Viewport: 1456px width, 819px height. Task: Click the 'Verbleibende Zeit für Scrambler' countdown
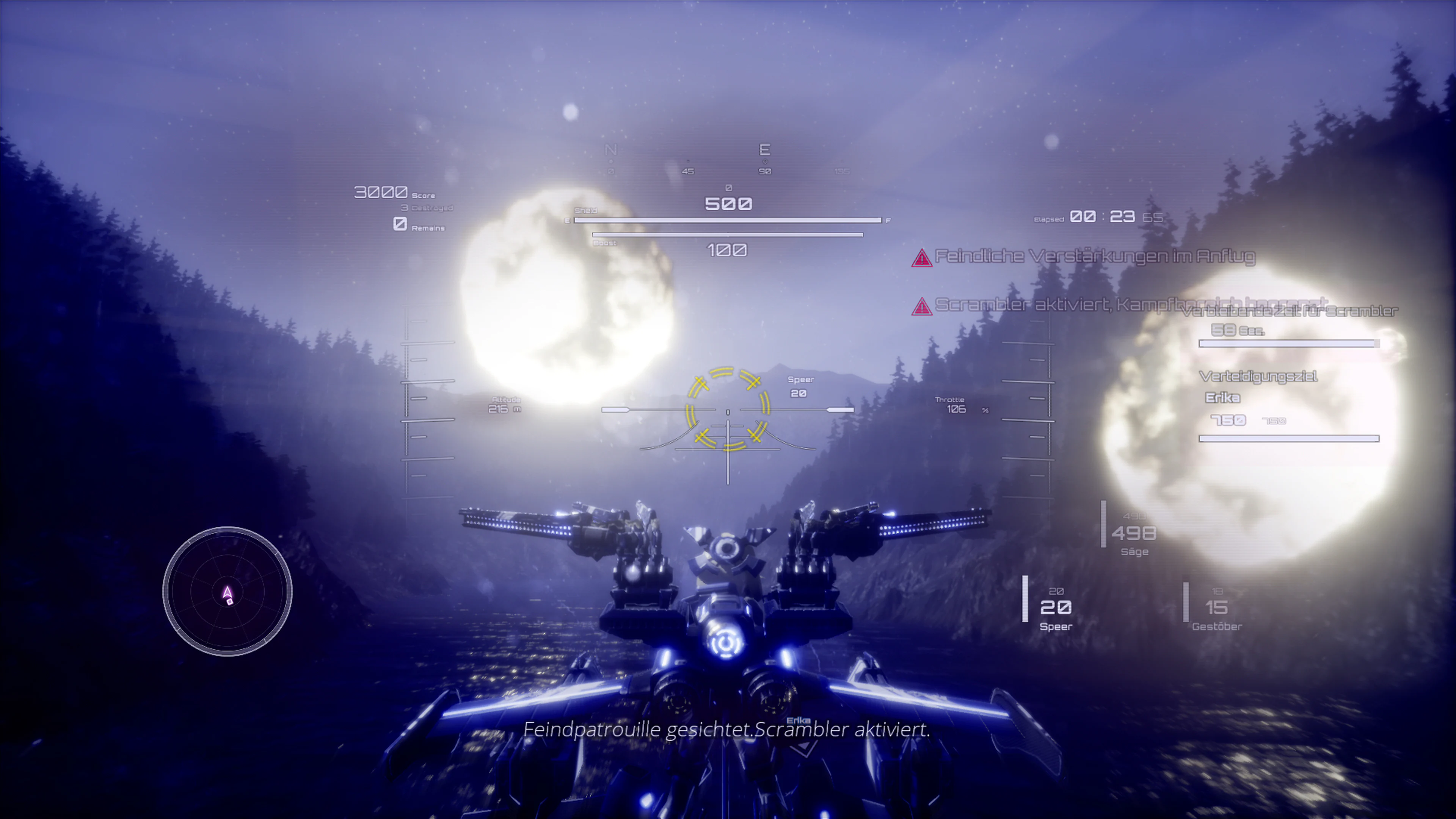1290,310
